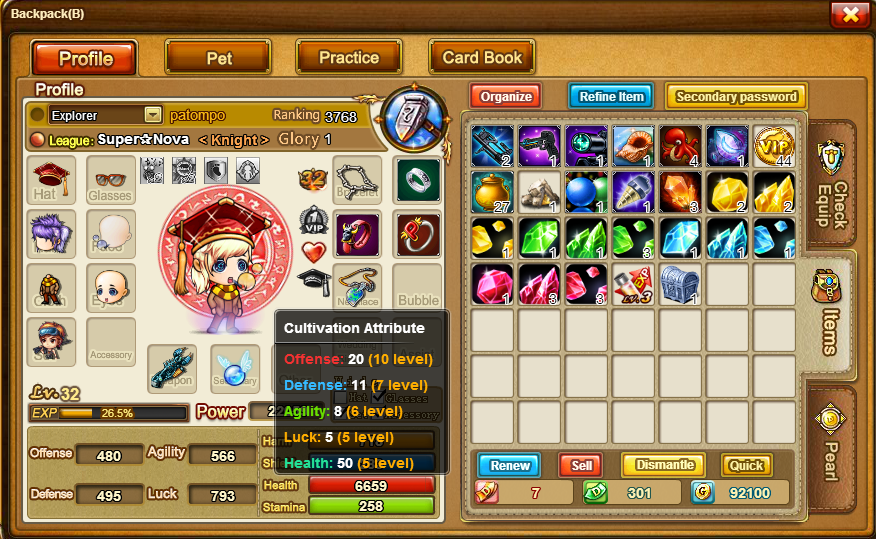This screenshot has width=876, height=539.
Task: Close the Backpack window
Action: tap(849, 14)
